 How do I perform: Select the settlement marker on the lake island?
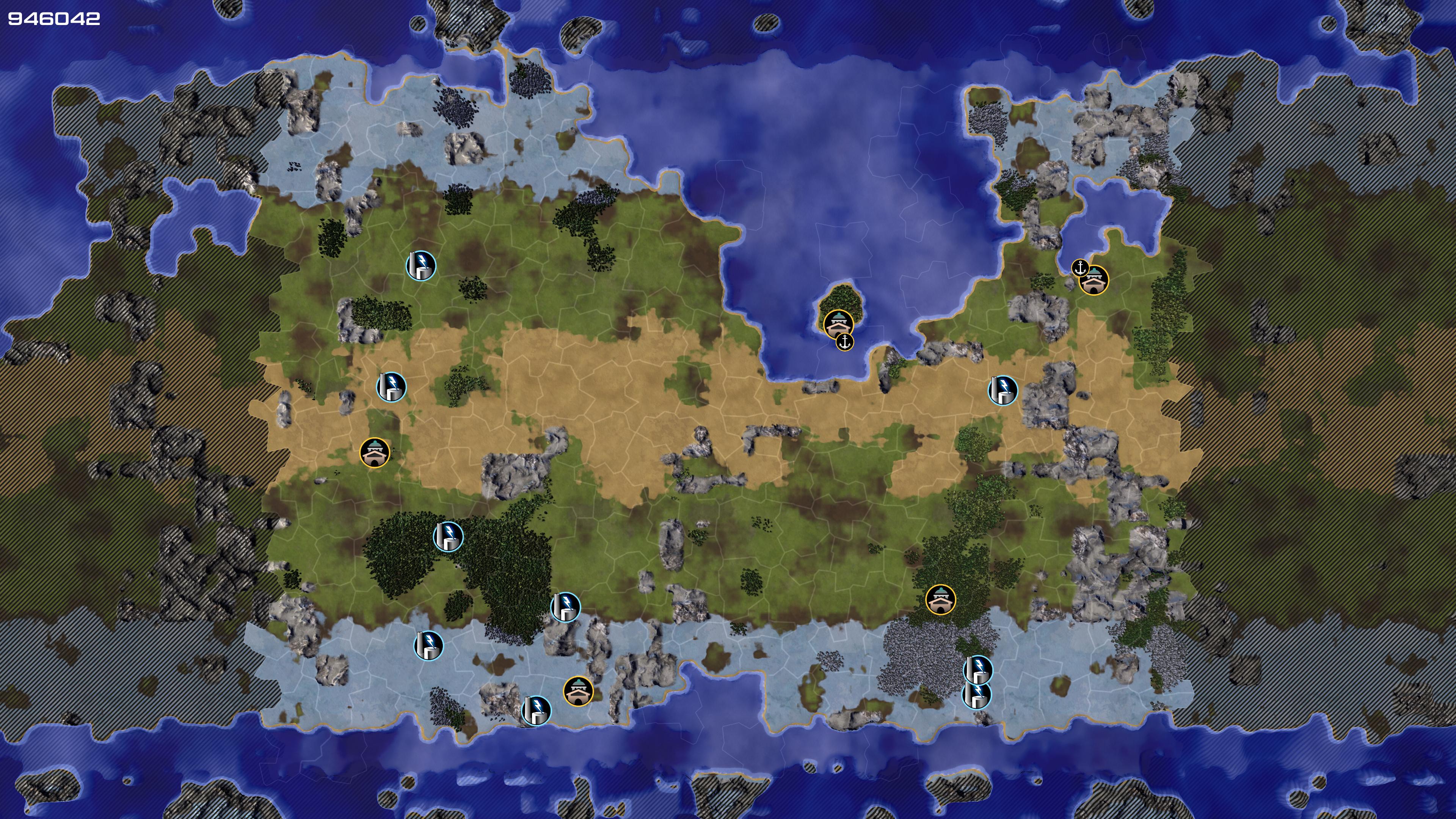(x=838, y=324)
